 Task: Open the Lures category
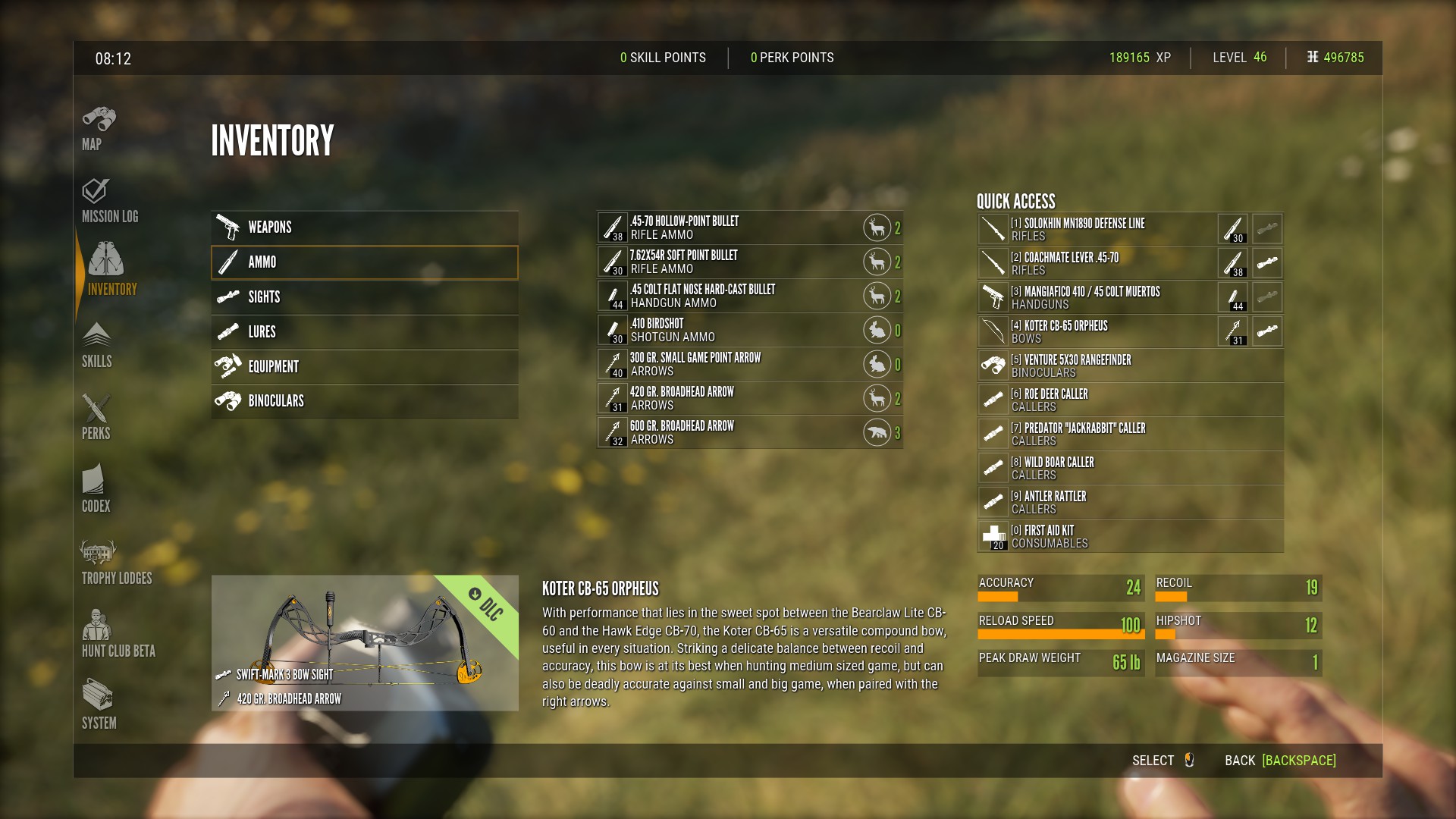[364, 332]
